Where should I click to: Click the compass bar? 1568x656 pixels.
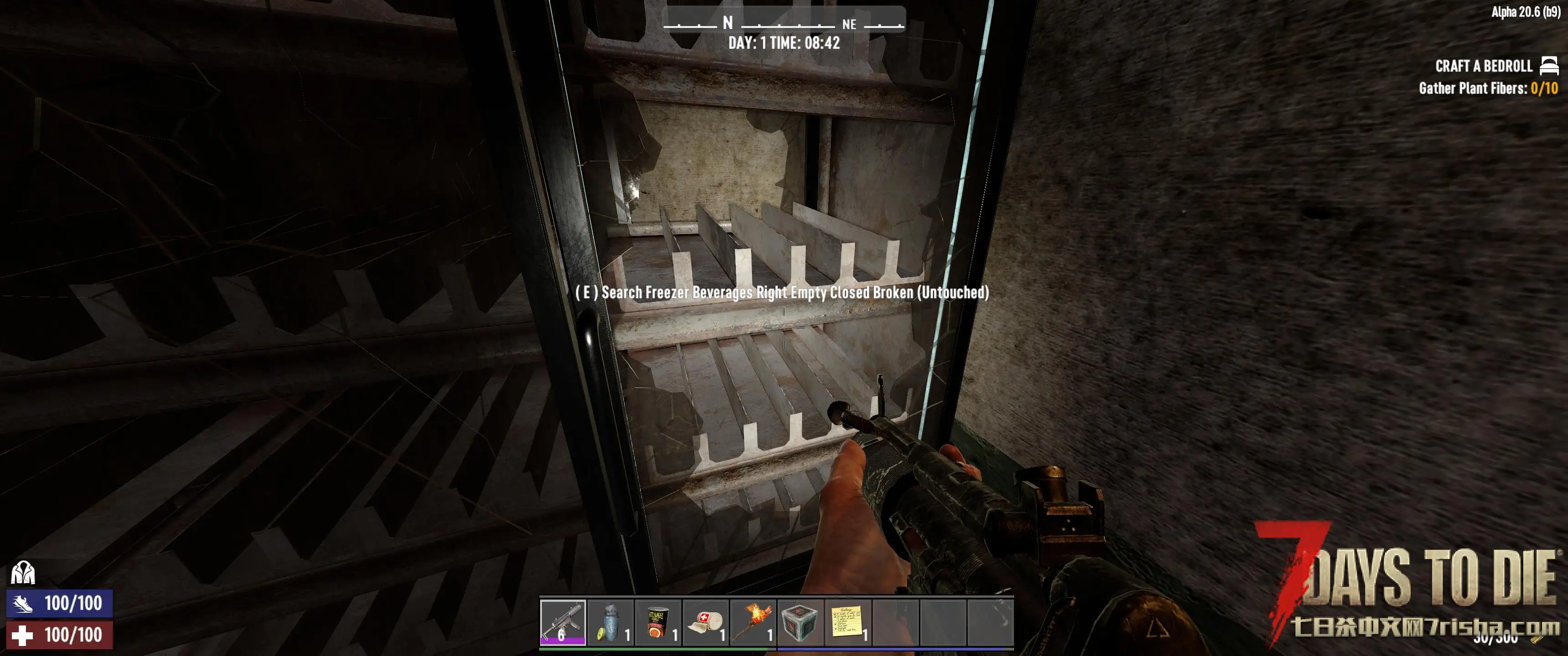click(x=784, y=23)
